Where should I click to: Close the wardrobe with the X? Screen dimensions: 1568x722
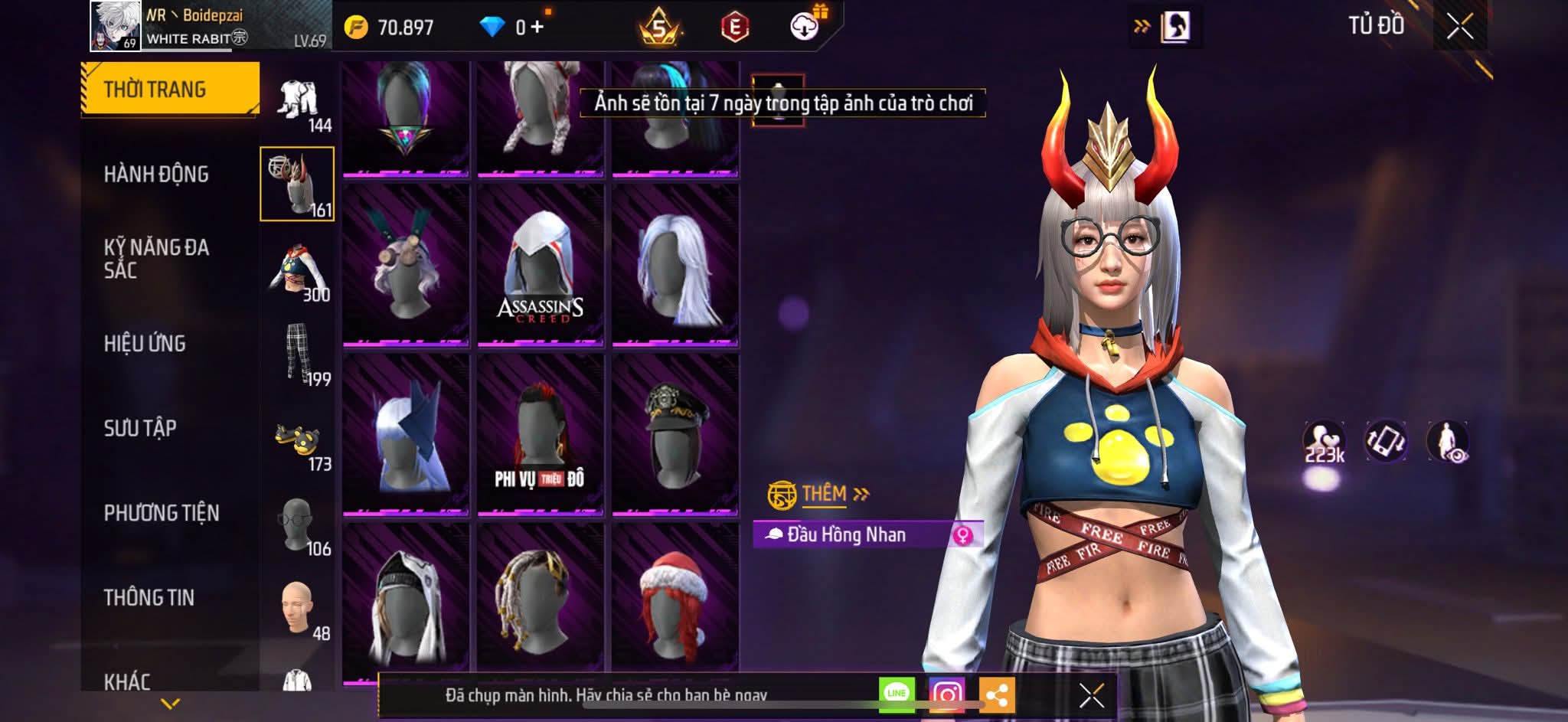click(1459, 28)
